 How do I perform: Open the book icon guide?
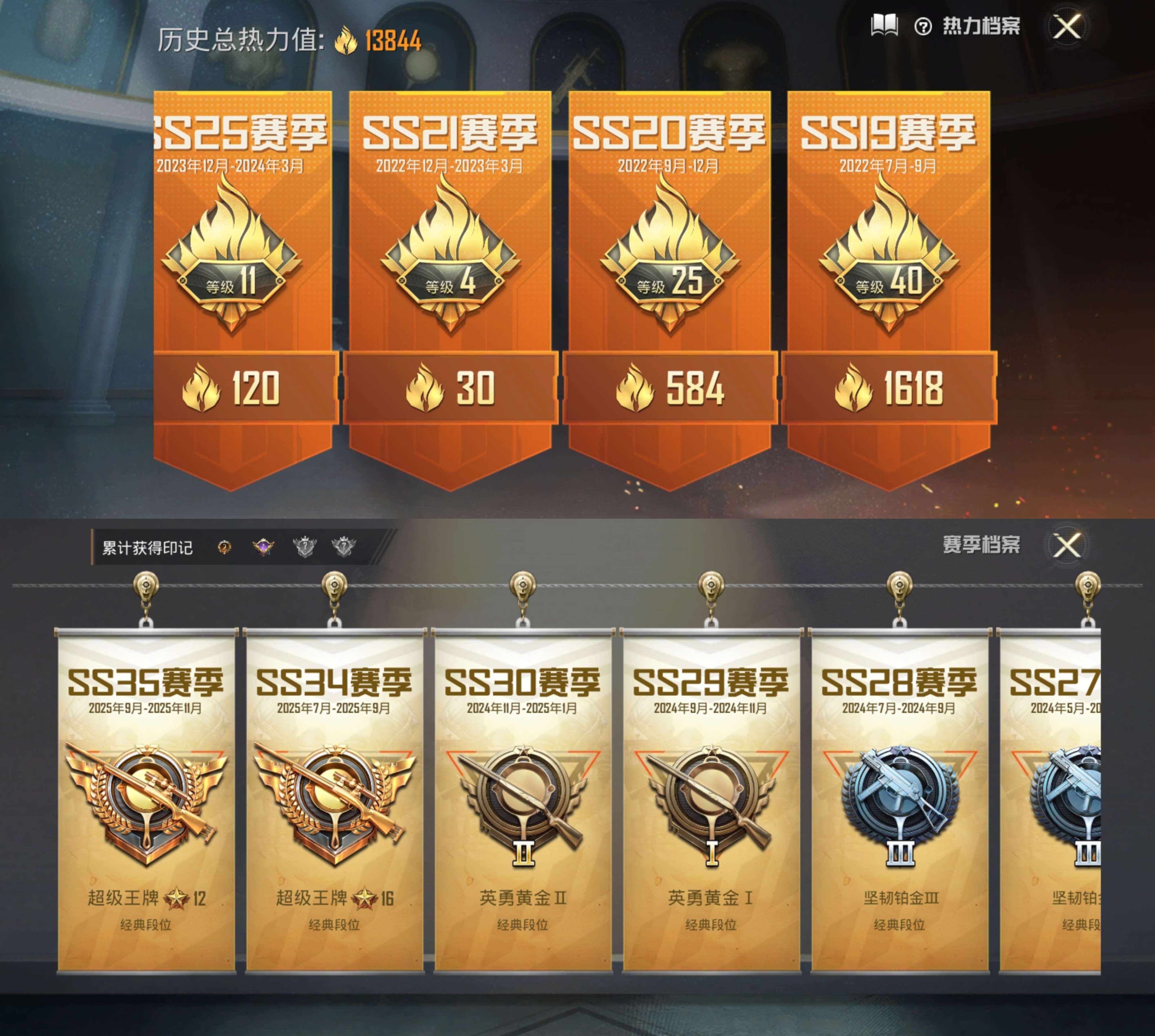[884, 26]
